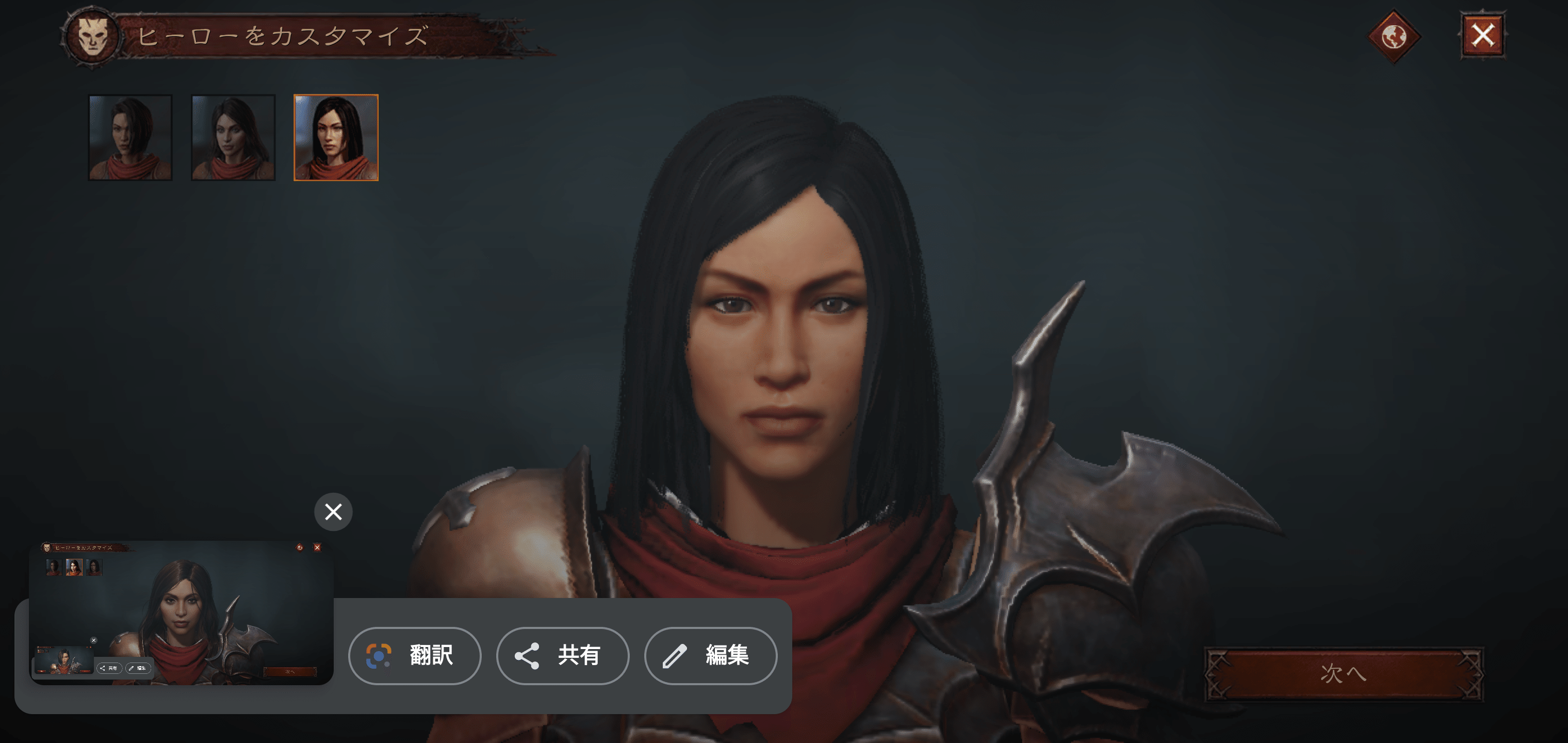Click the tiny 次へ button inside the preview

[x=290, y=672]
